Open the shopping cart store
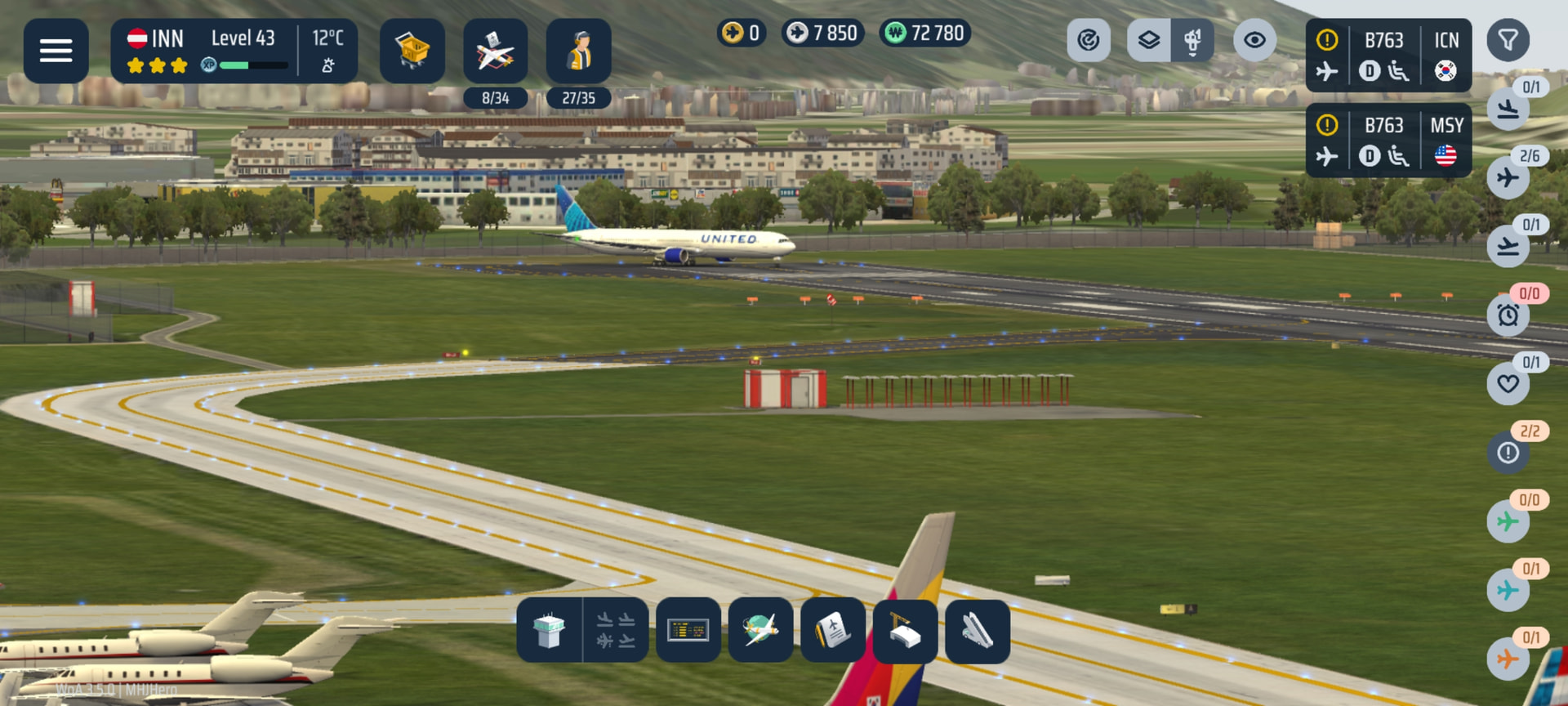1568x706 pixels. tap(412, 51)
